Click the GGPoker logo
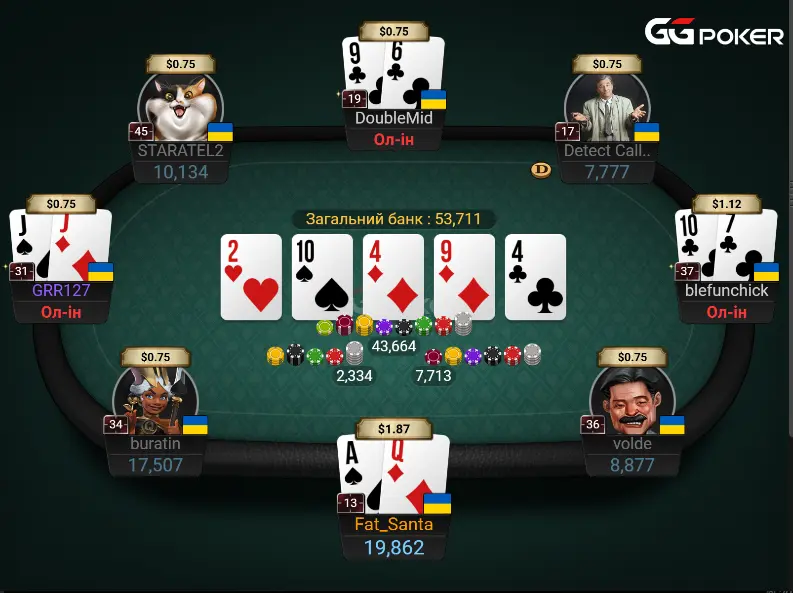Screen dimensions: 793x593 tap(714, 34)
